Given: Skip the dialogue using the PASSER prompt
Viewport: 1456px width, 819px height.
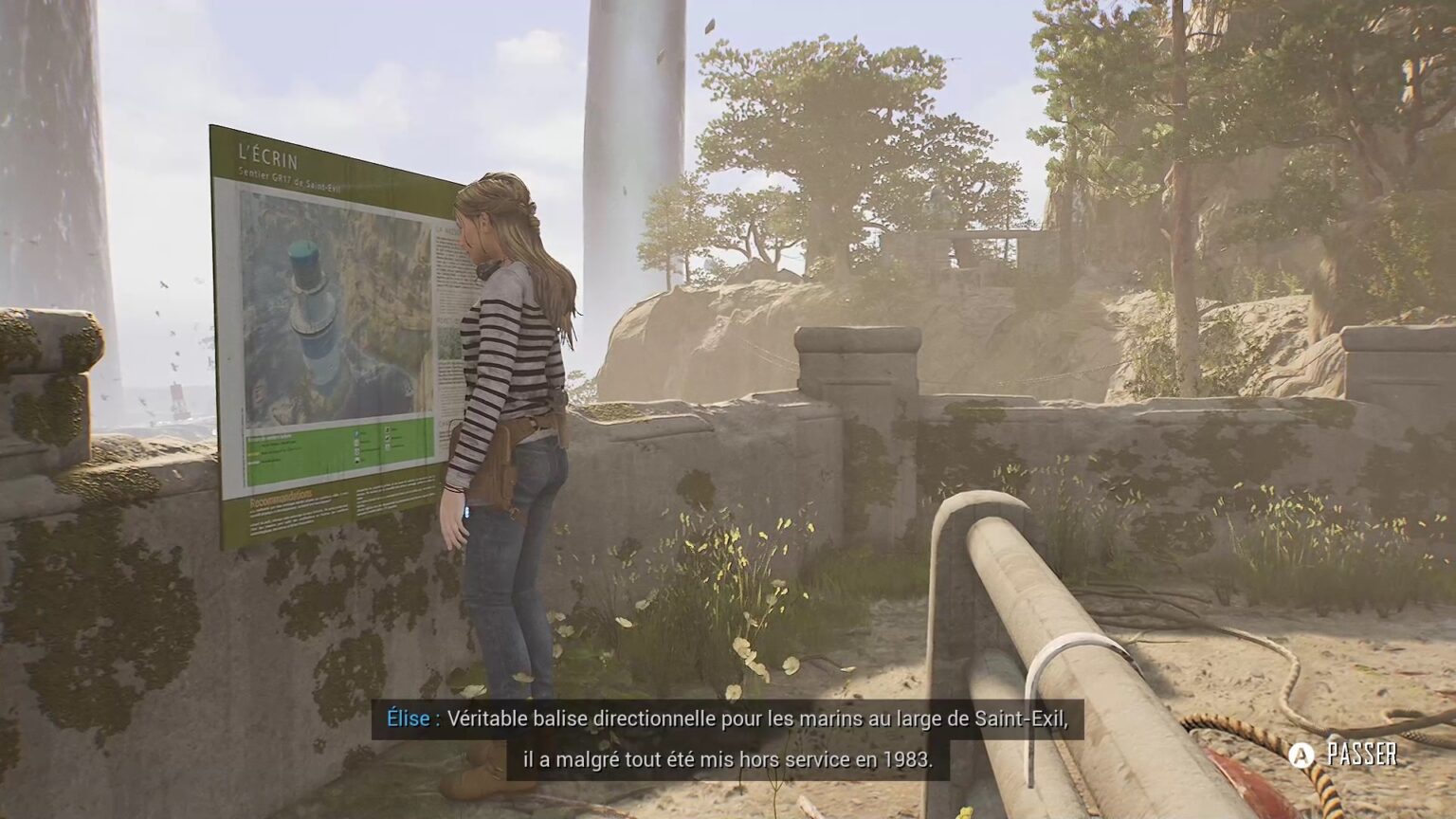Looking at the screenshot, I should pyautogui.click(x=1344, y=755).
